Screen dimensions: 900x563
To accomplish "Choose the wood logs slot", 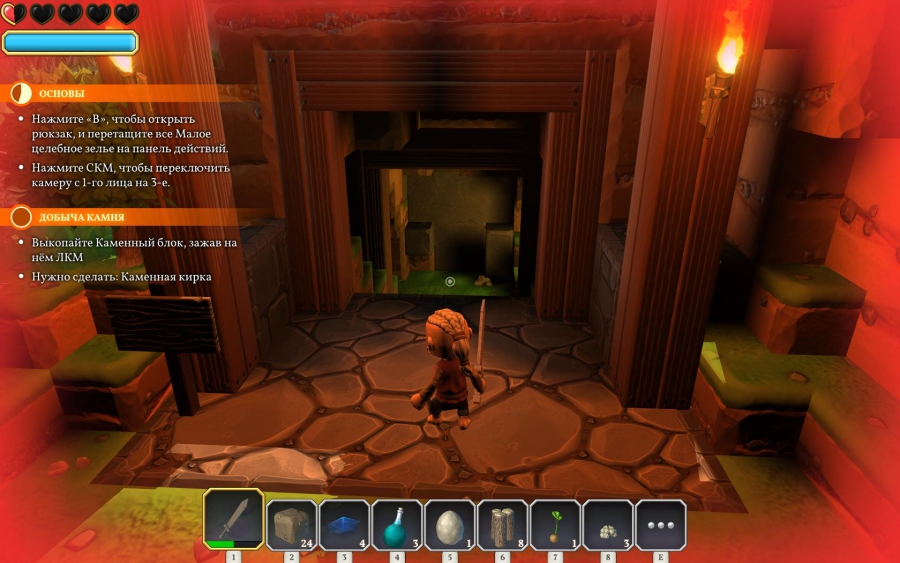I will 502,524.
